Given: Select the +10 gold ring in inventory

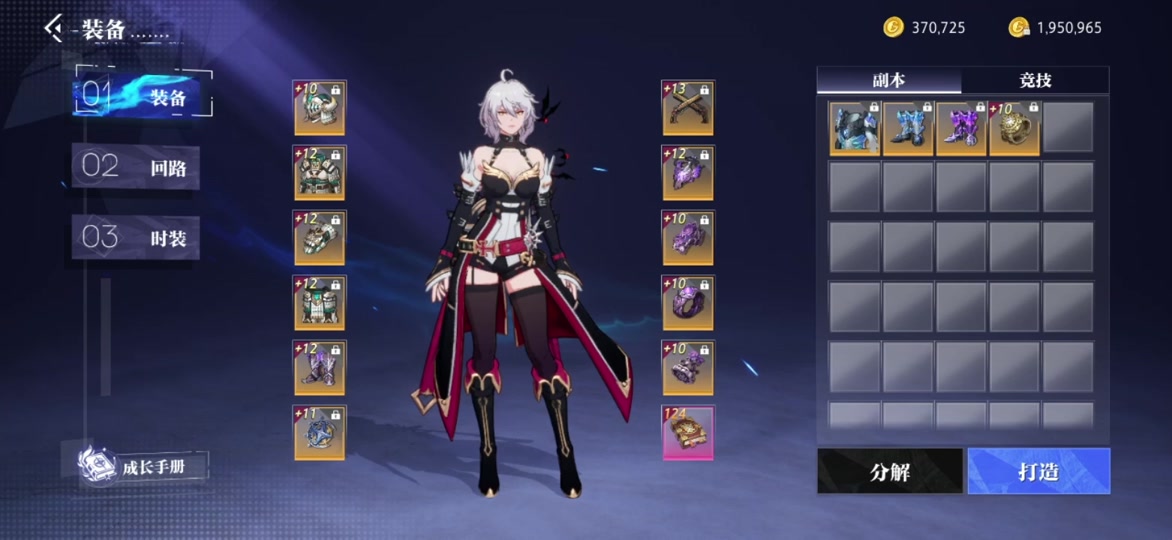Looking at the screenshot, I should [x=1014, y=128].
